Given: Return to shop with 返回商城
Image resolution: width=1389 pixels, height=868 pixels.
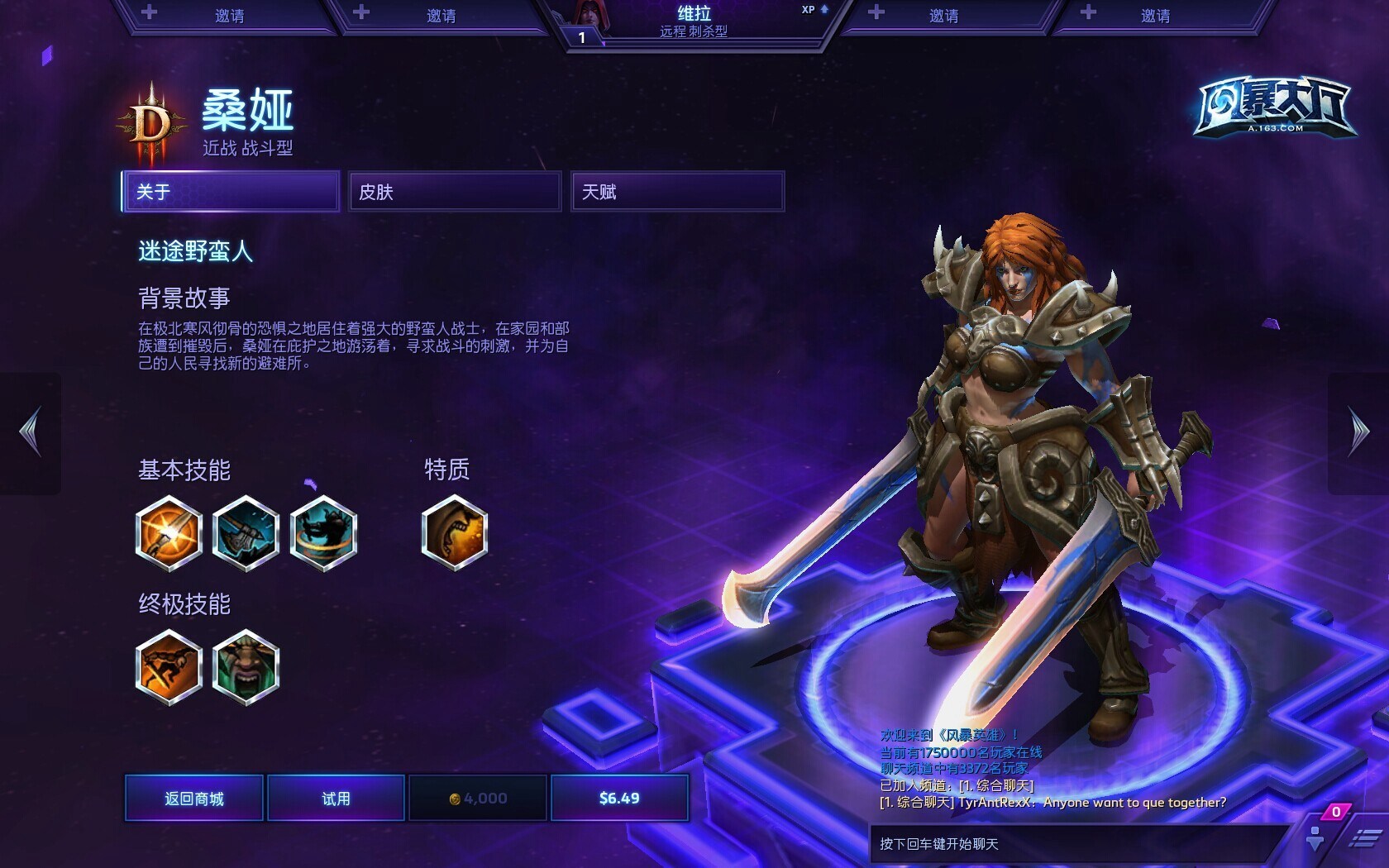Looking at the screenshot, I should click(194, 798).
